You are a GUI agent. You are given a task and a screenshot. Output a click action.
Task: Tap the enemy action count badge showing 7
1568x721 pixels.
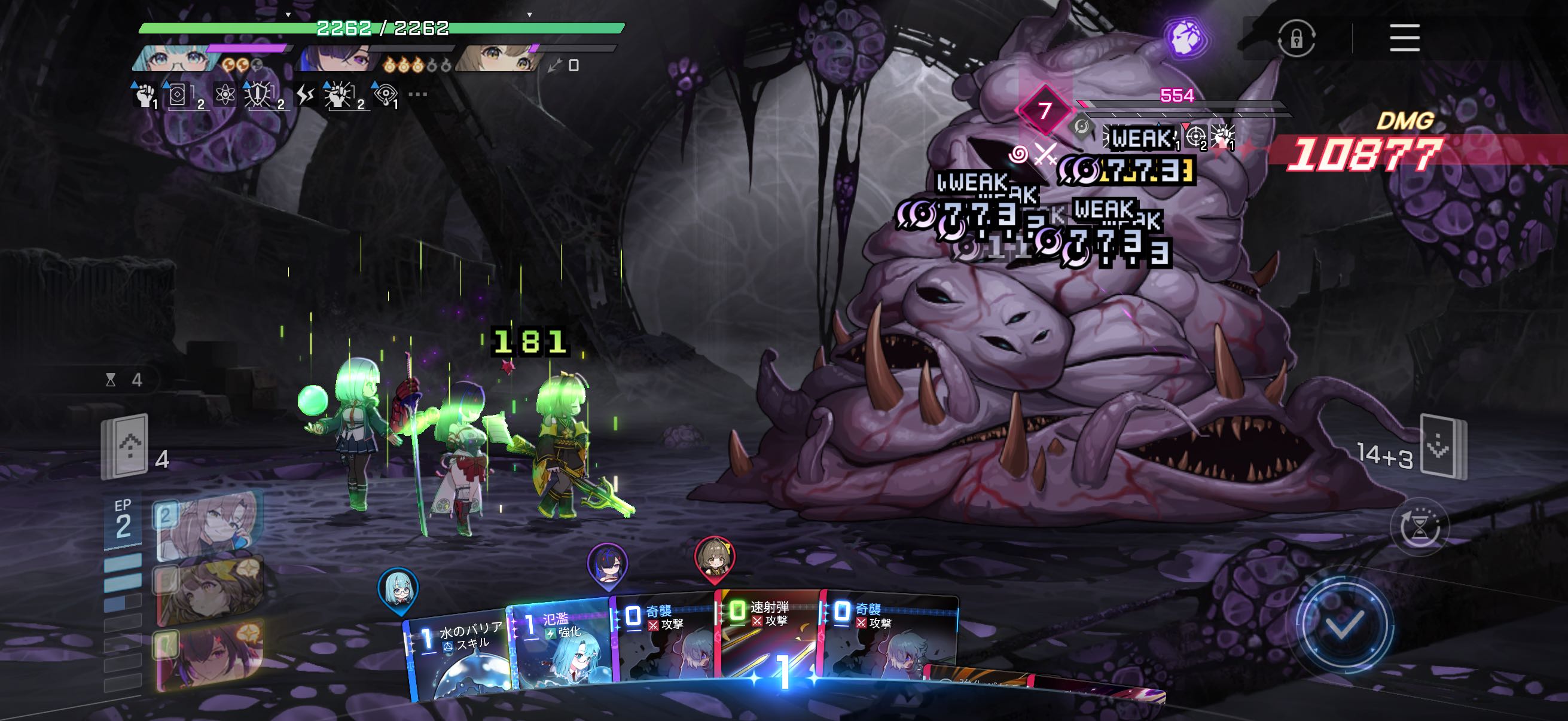click(1045, 110)
